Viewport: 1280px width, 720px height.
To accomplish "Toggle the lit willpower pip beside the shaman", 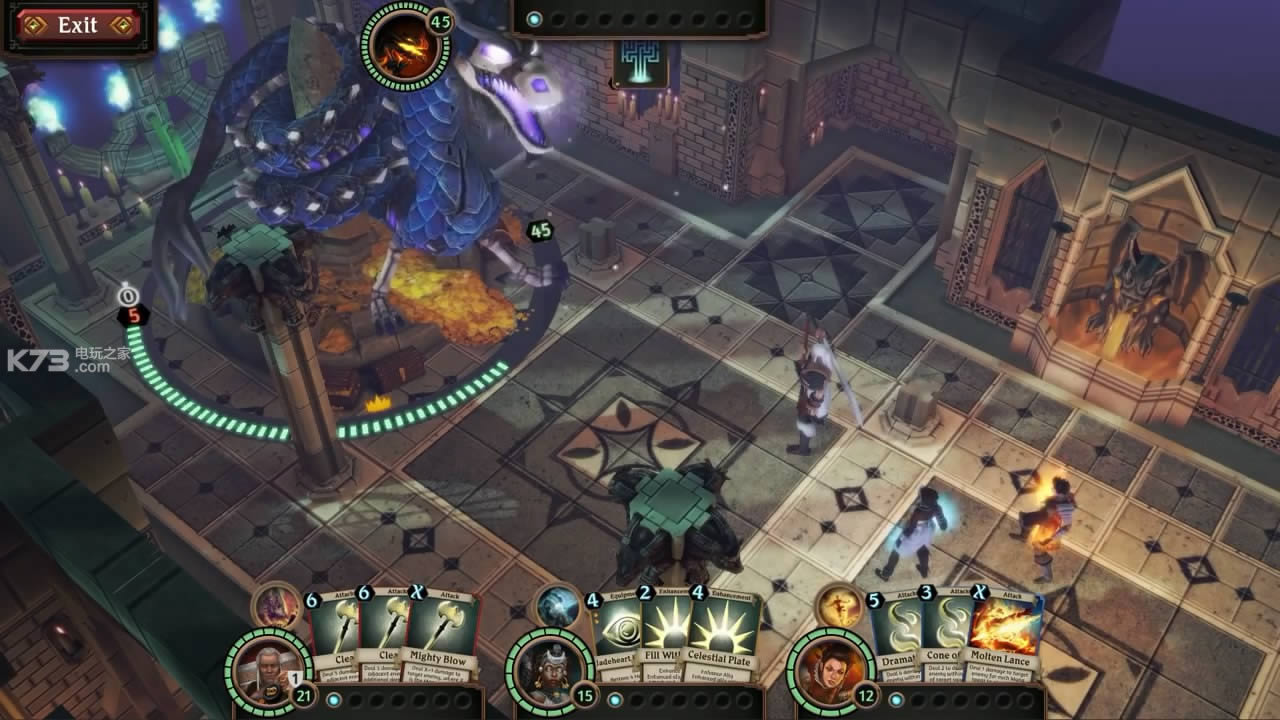I will (616, 701).
